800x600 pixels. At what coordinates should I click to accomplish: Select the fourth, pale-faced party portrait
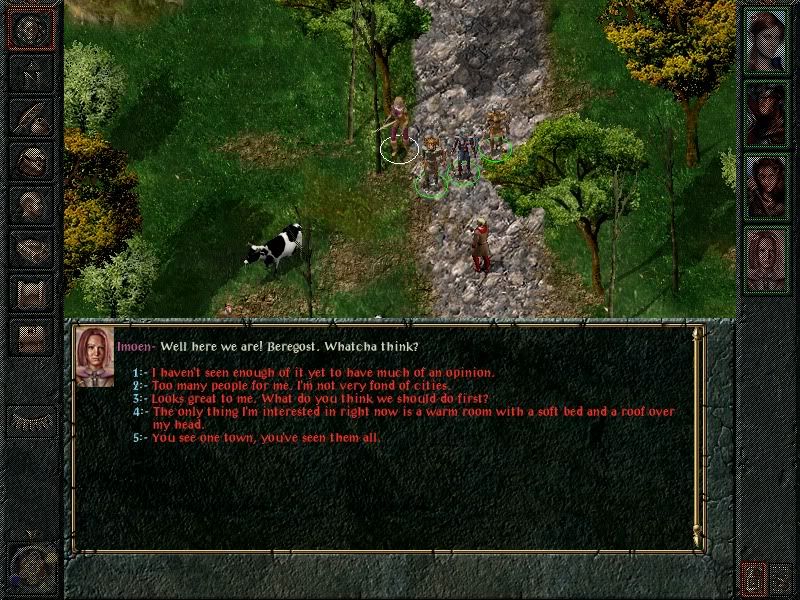tap(767, 258)
